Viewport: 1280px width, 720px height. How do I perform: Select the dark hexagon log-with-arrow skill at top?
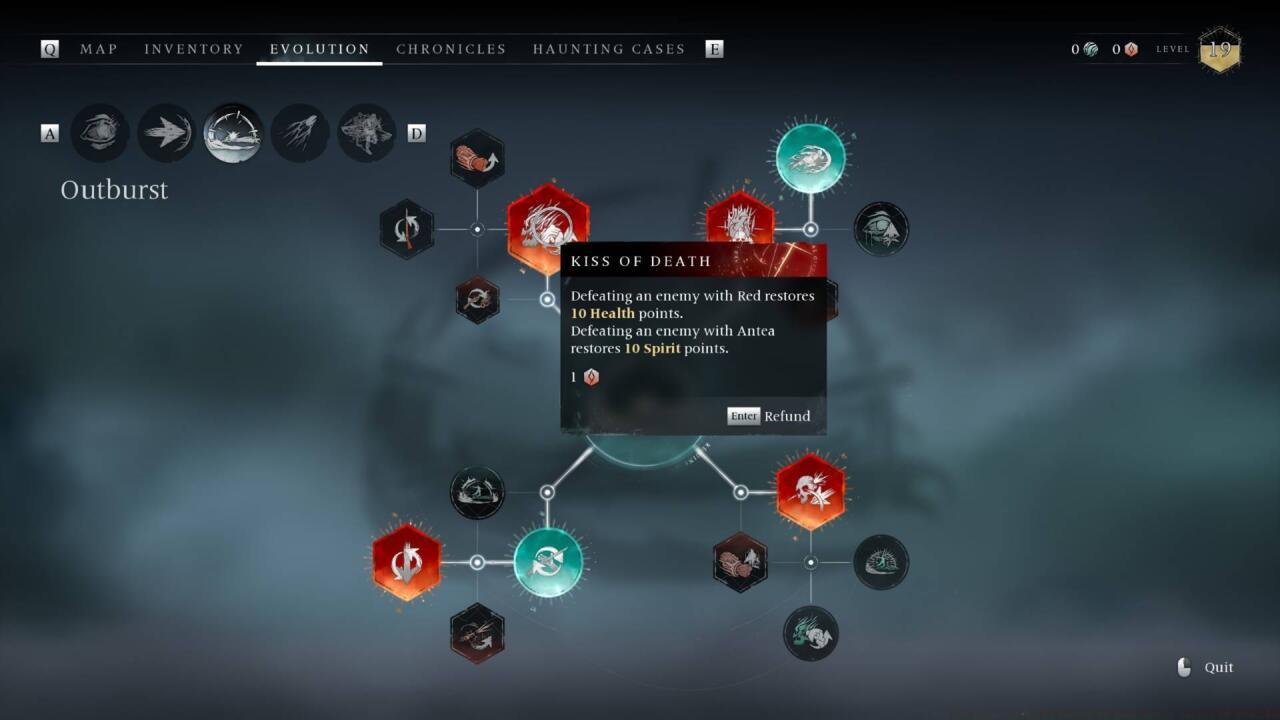coord(477,158)
